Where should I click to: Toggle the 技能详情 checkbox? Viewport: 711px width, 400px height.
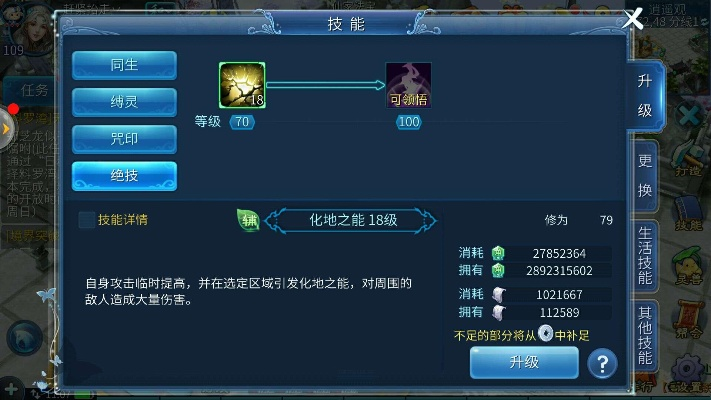tap(87, 220)
